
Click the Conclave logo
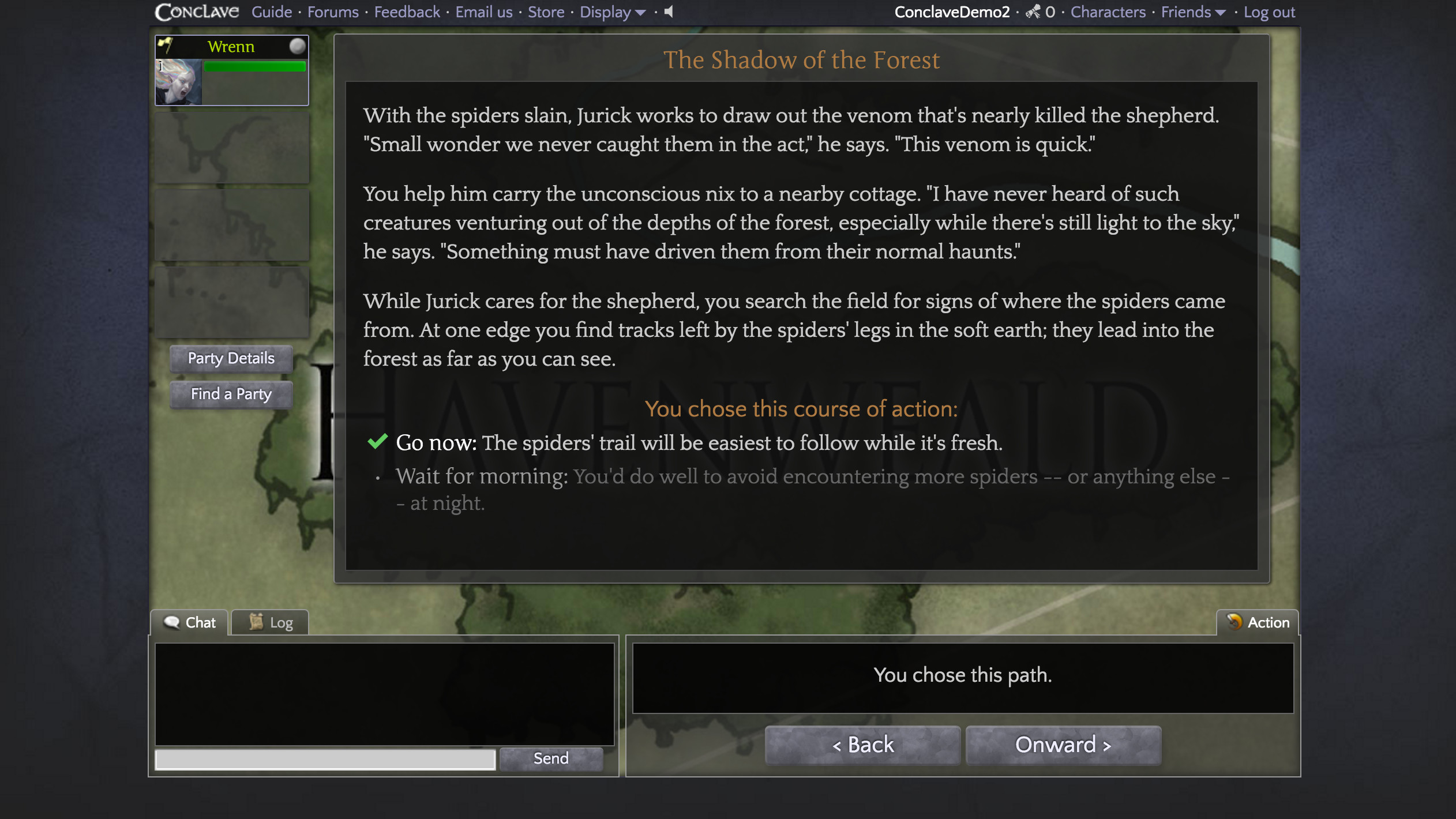(x=196, y=11)
